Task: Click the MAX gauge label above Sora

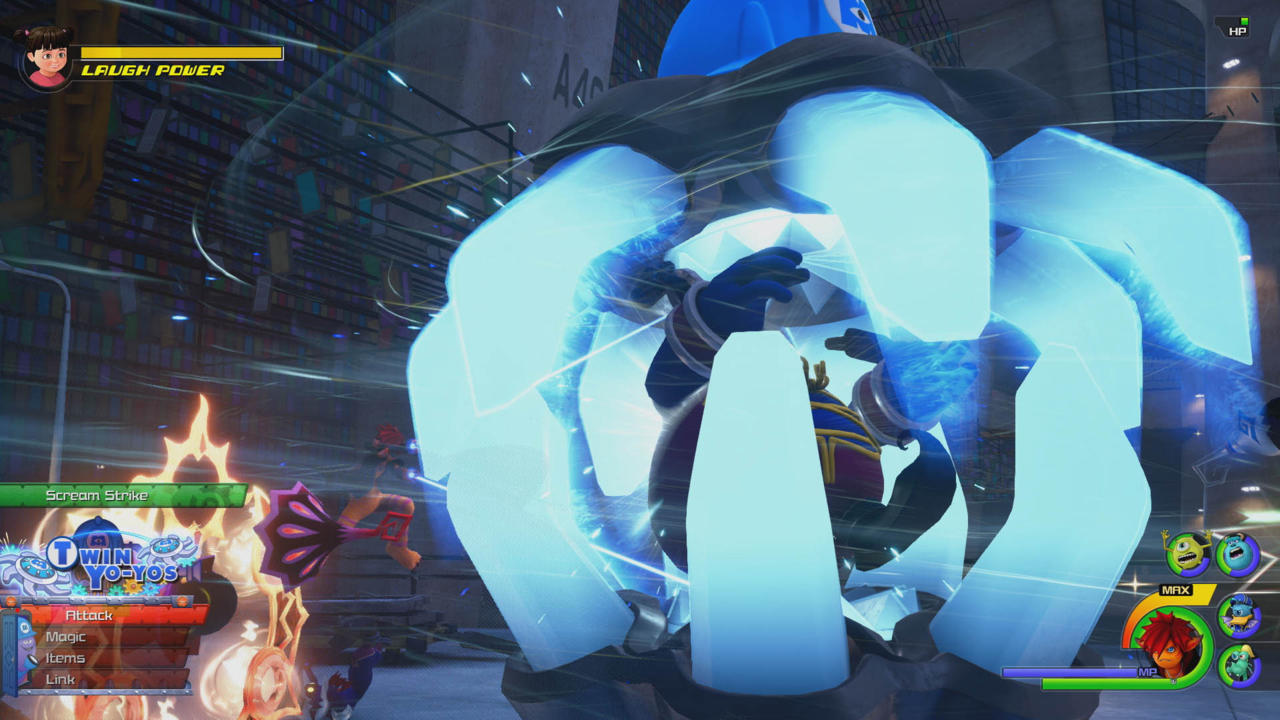Action: 1174,588
